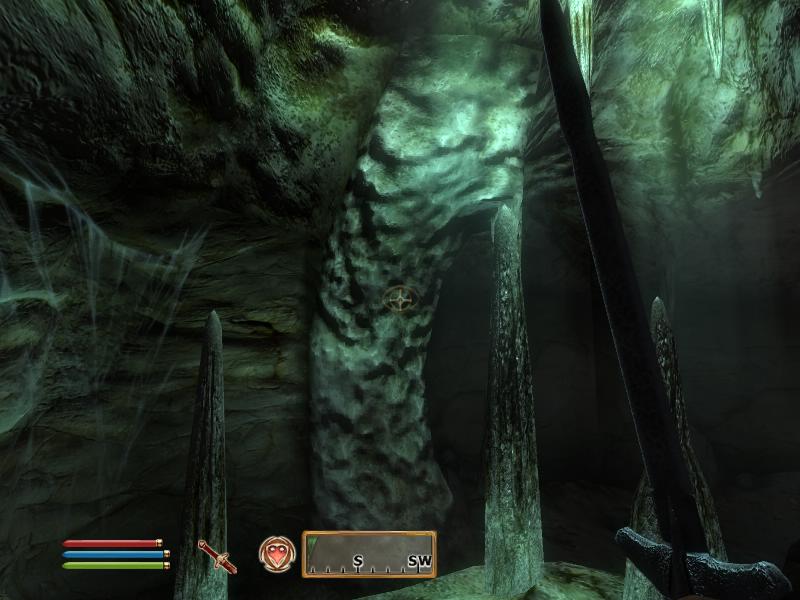
Task: Click the compass direction bar
Action: [369, 554]
